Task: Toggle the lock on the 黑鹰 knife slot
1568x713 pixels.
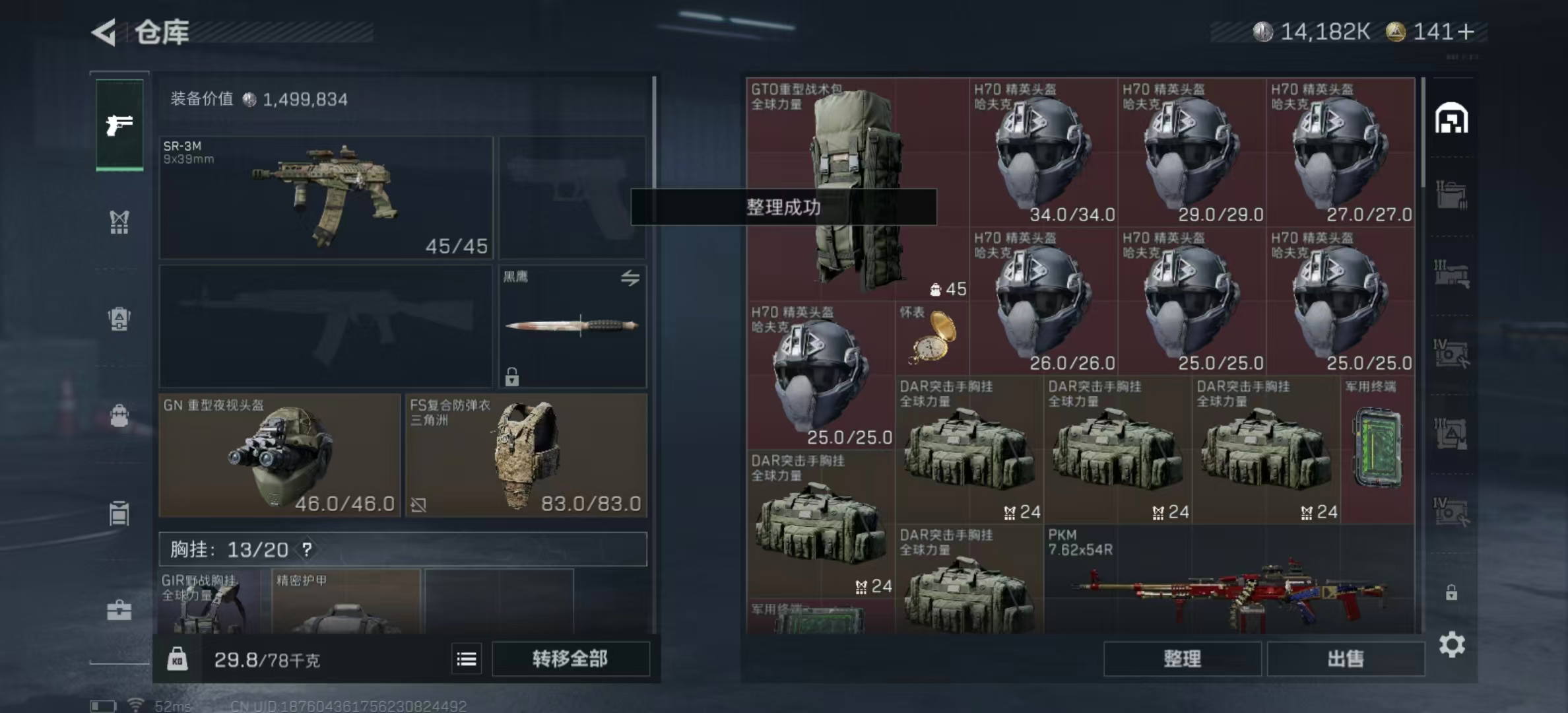Action: pos(512,377)
